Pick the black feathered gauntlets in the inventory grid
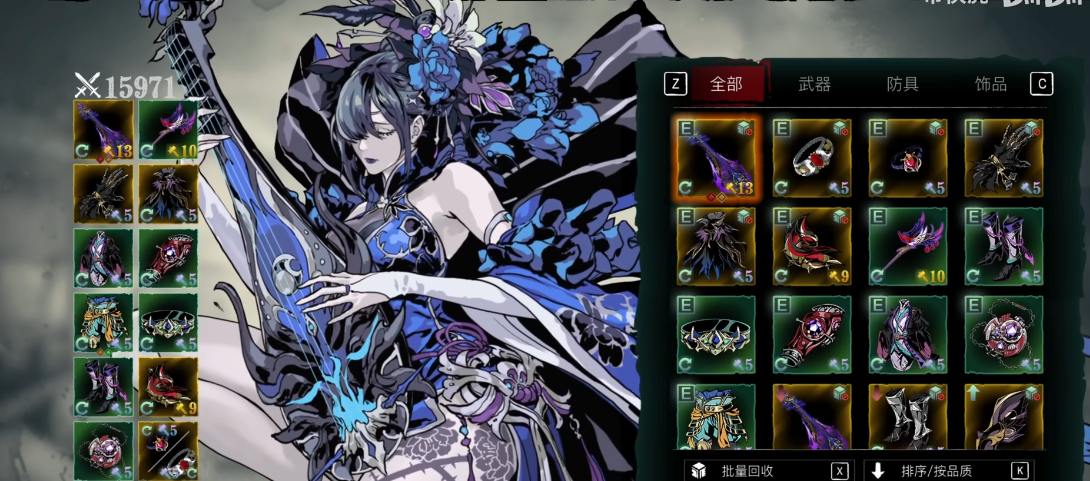The image size is (1090, 481). pos(1003,158)
